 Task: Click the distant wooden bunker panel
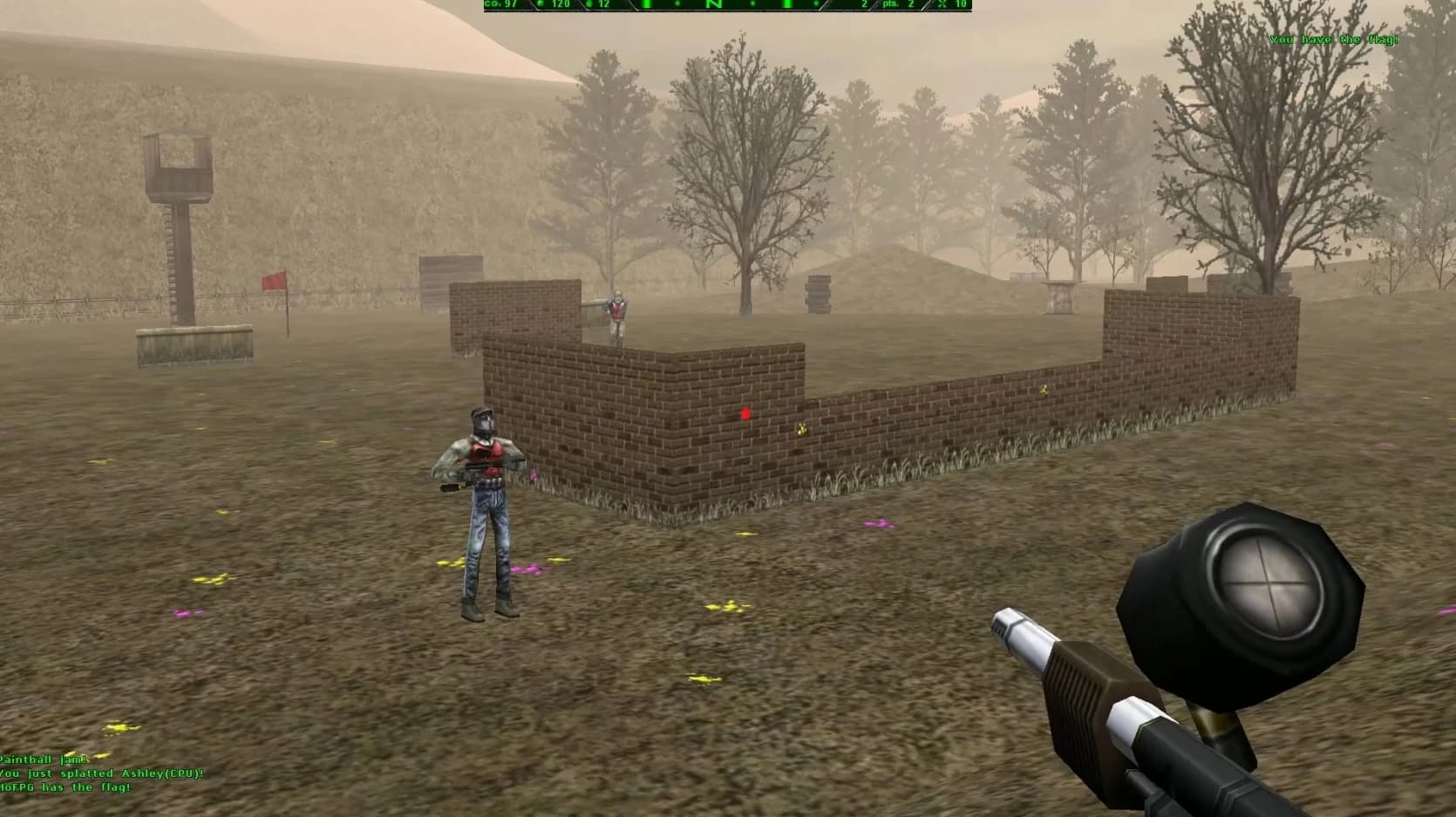tap(445, 272)
